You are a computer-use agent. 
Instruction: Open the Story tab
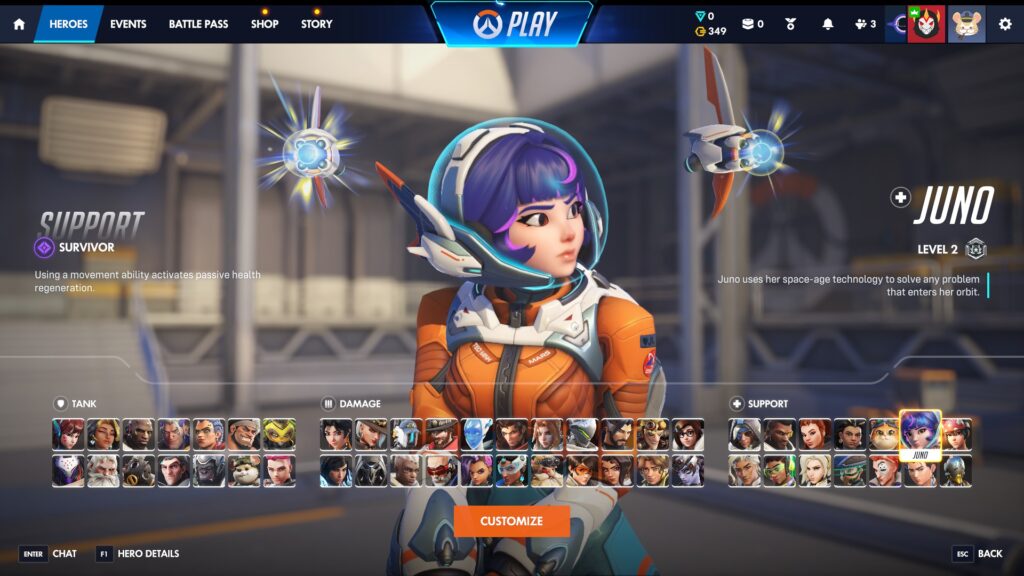[x=317, y=24]
